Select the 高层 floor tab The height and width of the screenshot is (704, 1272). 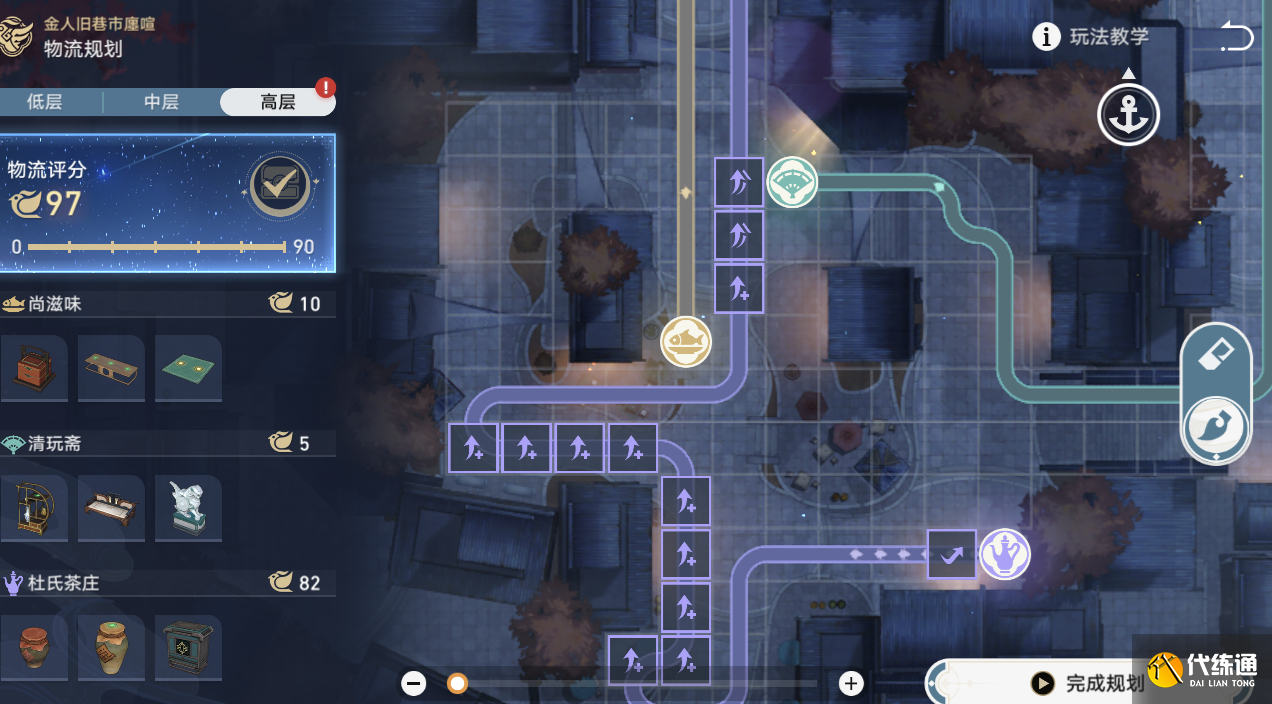(277, 102)
